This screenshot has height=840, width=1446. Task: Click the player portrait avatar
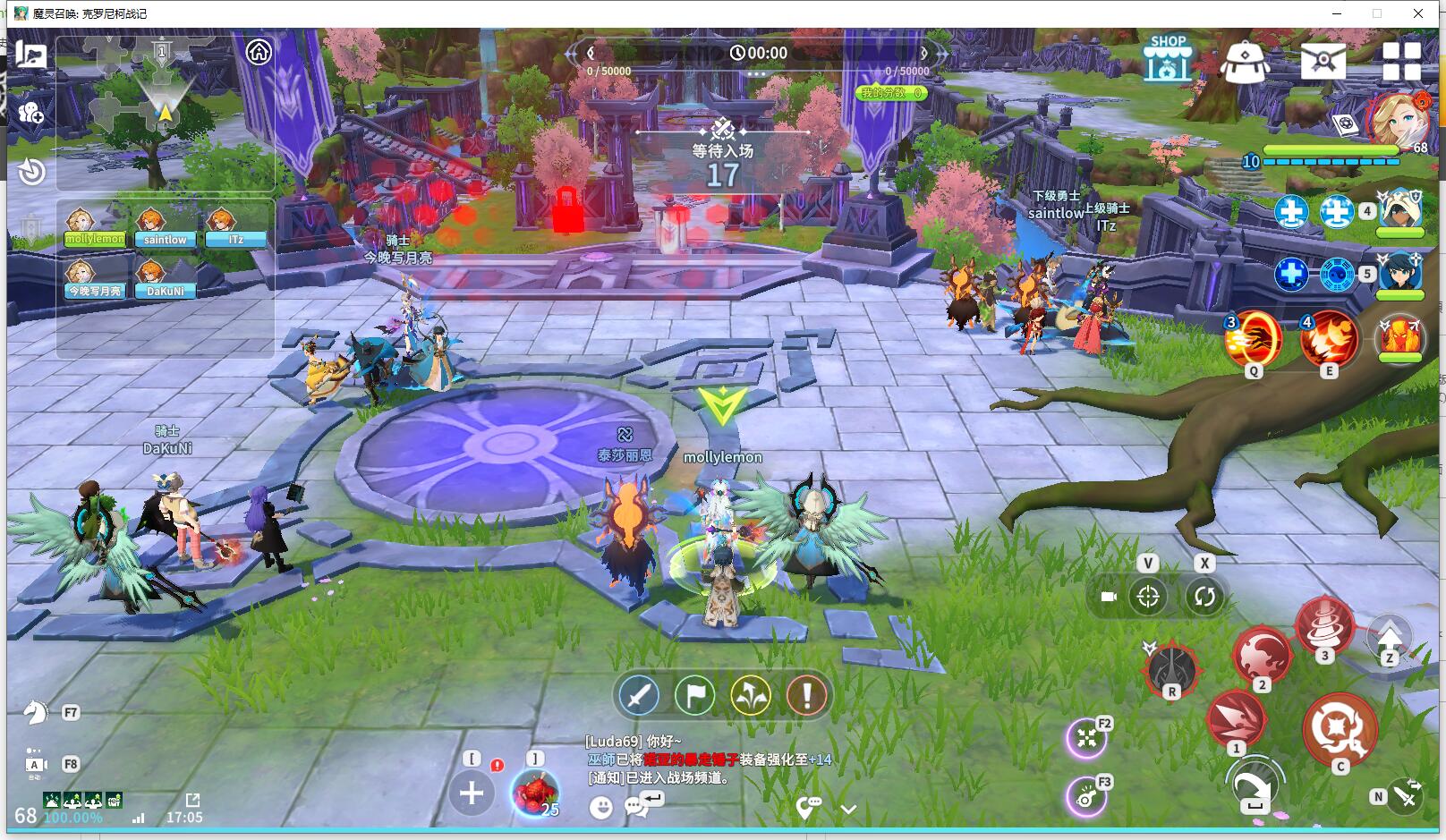coord(1396,119)
